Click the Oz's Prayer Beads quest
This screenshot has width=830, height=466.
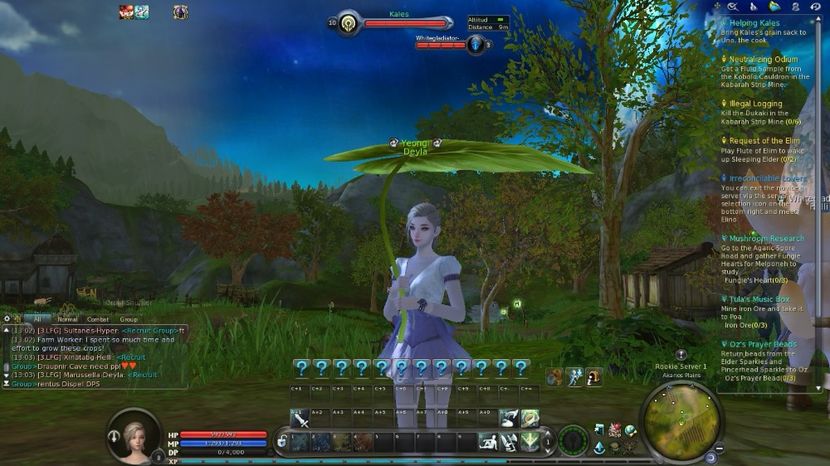point(763,344)
